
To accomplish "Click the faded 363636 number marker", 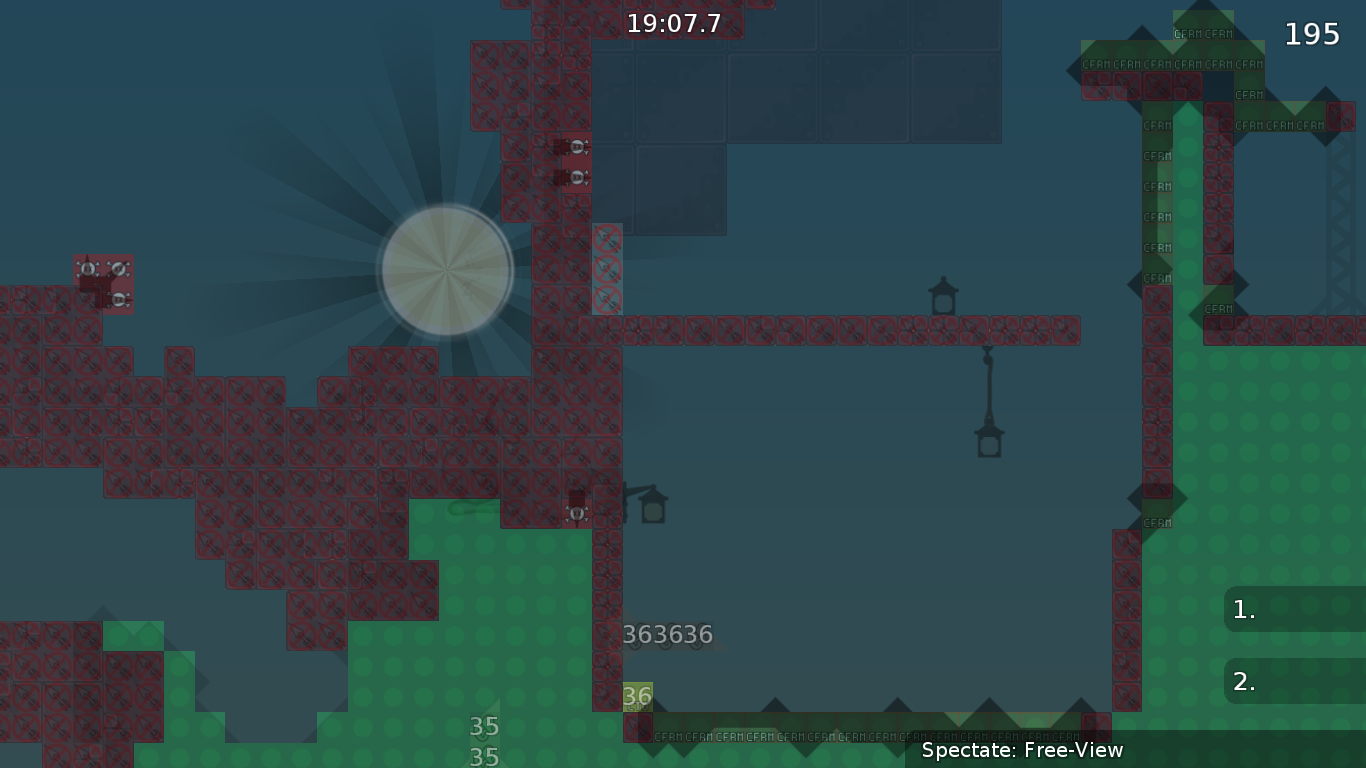I will pos(668,633).
